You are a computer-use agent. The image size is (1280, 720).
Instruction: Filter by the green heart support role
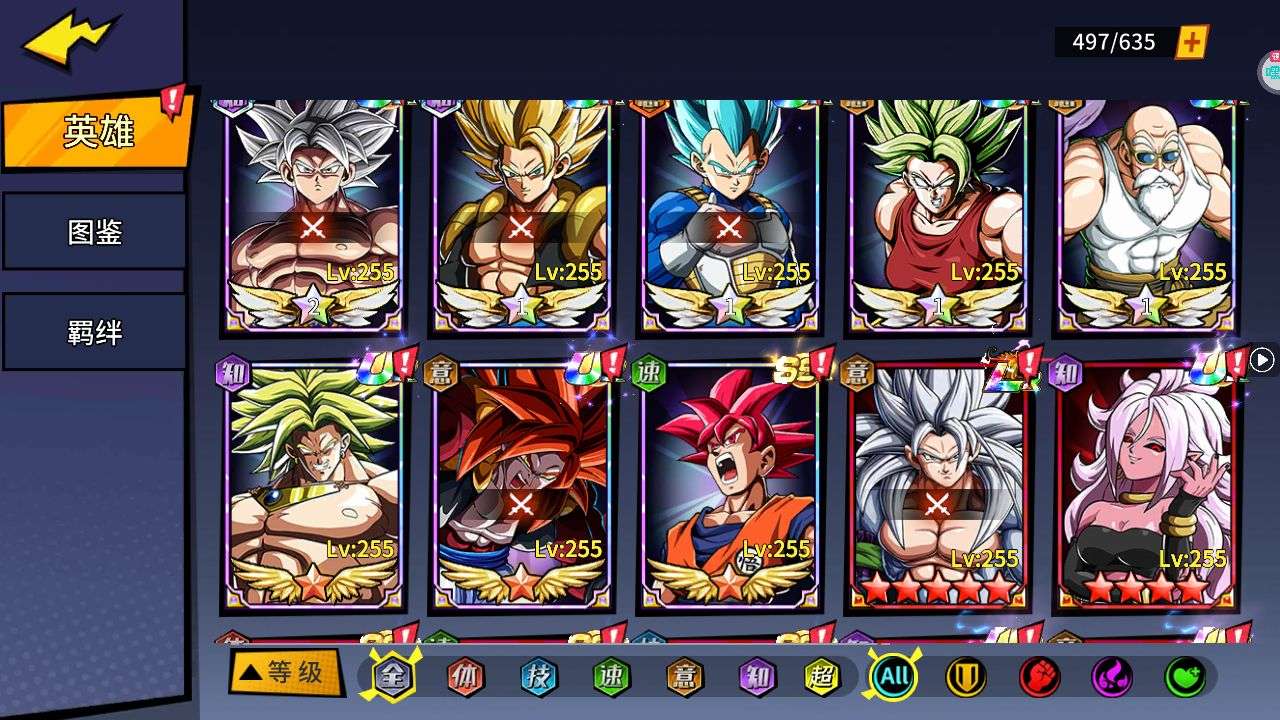coord(1185,677)
